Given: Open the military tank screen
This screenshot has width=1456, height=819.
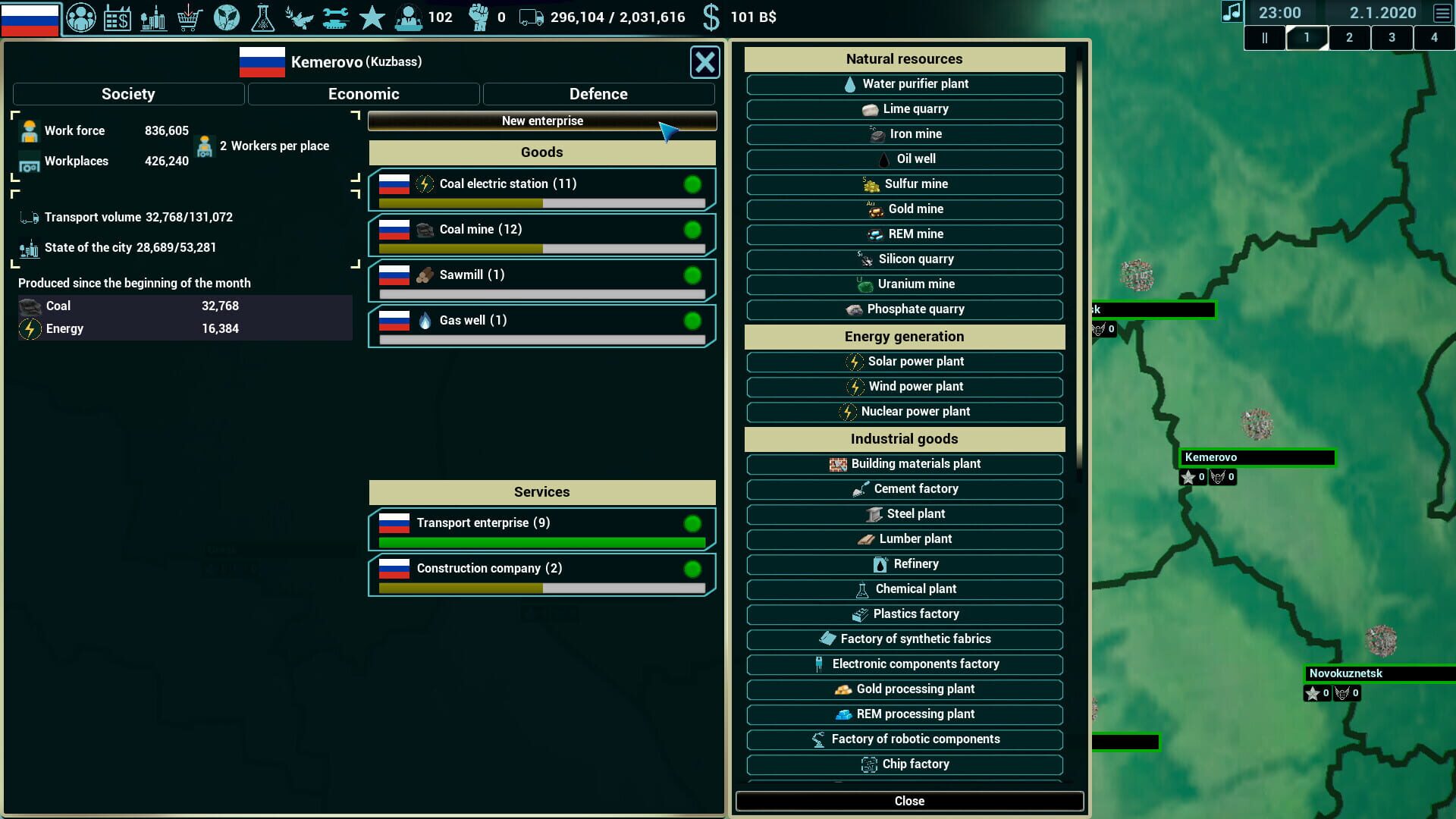Looking at the screenshot, I should click(335, 17).
